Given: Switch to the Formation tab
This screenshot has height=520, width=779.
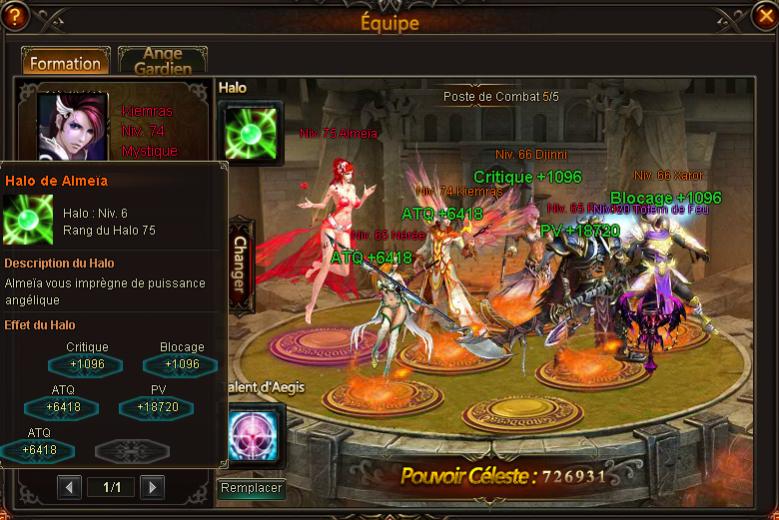Looking at the screenshot, I should (65, 63).
